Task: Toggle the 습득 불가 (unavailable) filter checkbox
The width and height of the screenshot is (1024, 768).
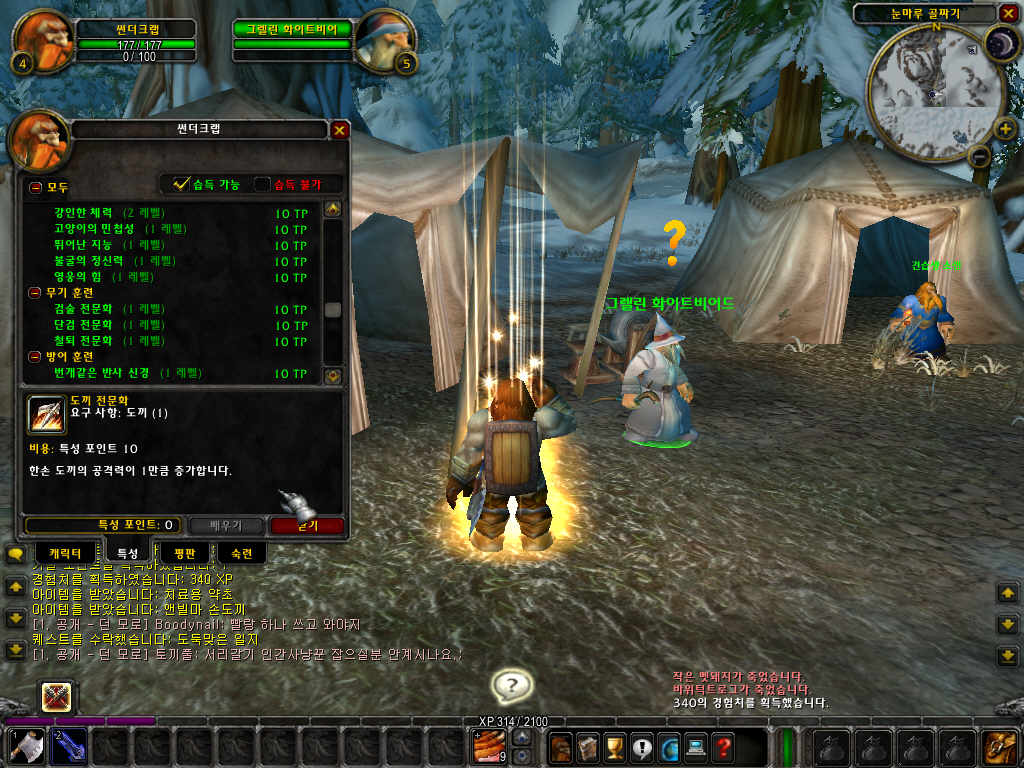Action: click(x=262, y=184)
